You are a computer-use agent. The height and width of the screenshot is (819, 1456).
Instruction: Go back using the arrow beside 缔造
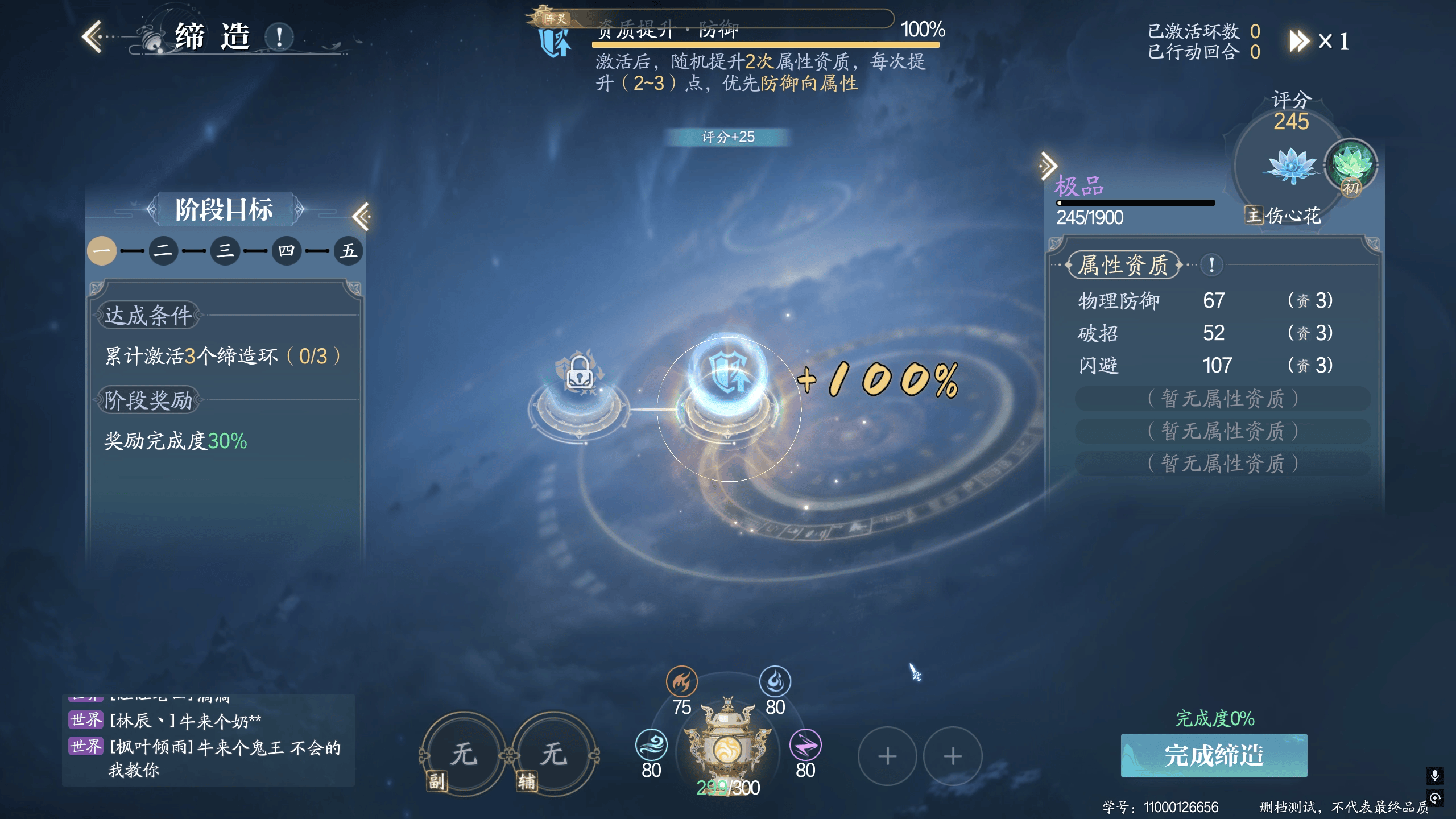coord(93,37)
